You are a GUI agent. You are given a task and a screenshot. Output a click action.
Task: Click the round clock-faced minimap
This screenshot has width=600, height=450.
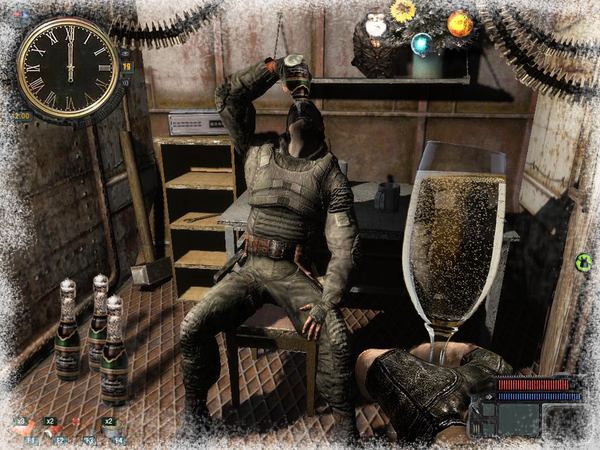[x=68, y=66]
